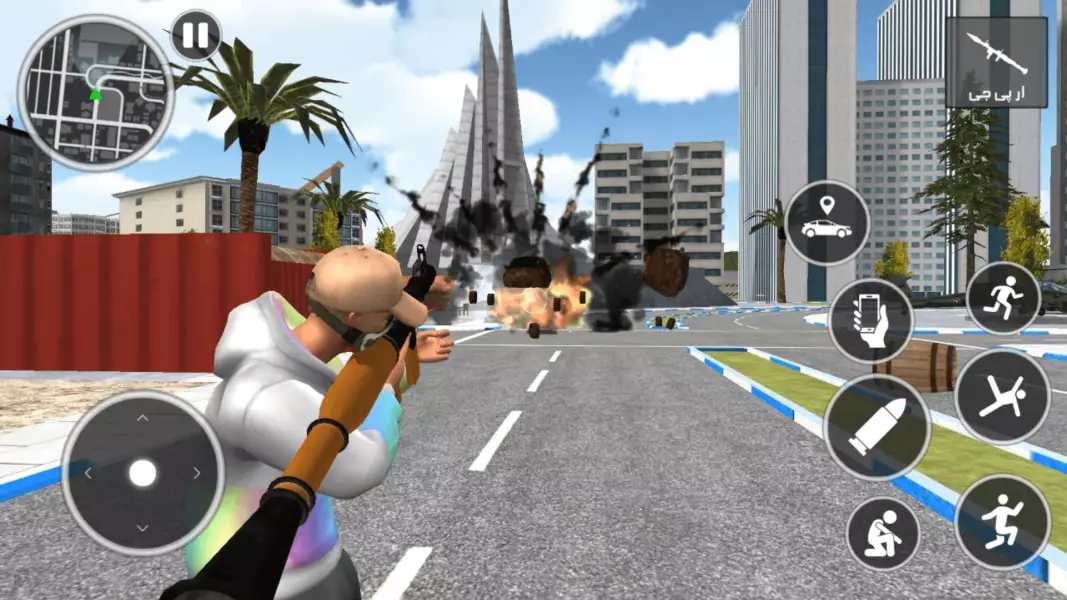The height and width of the screenshot is (600, 1067).
Task: Open the smartphone menu
Action: [871, 321]
